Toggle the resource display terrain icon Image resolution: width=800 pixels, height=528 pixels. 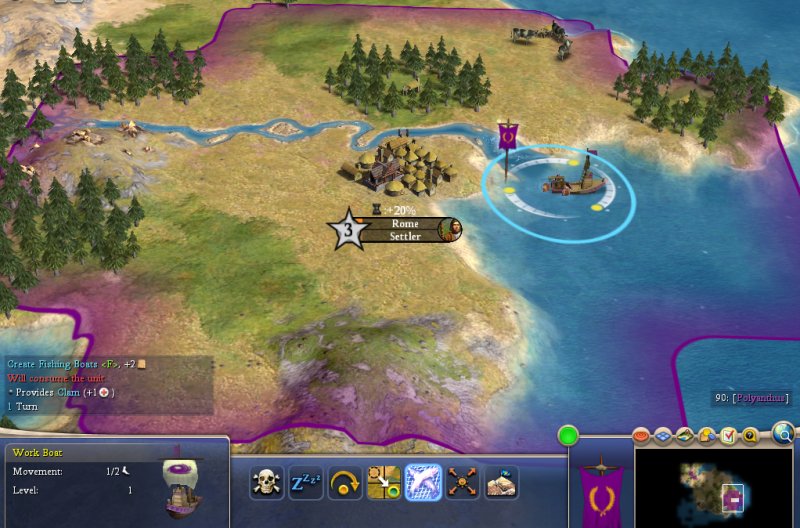685,436
